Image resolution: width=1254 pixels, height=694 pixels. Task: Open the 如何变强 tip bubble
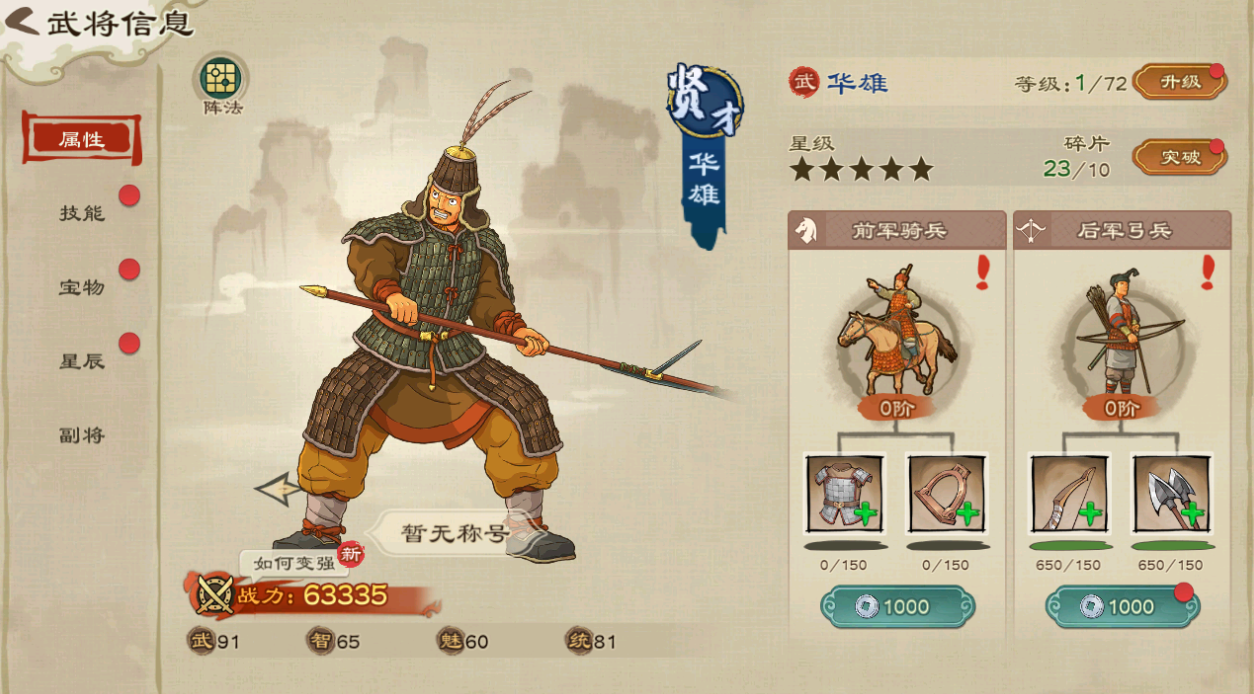293,563
